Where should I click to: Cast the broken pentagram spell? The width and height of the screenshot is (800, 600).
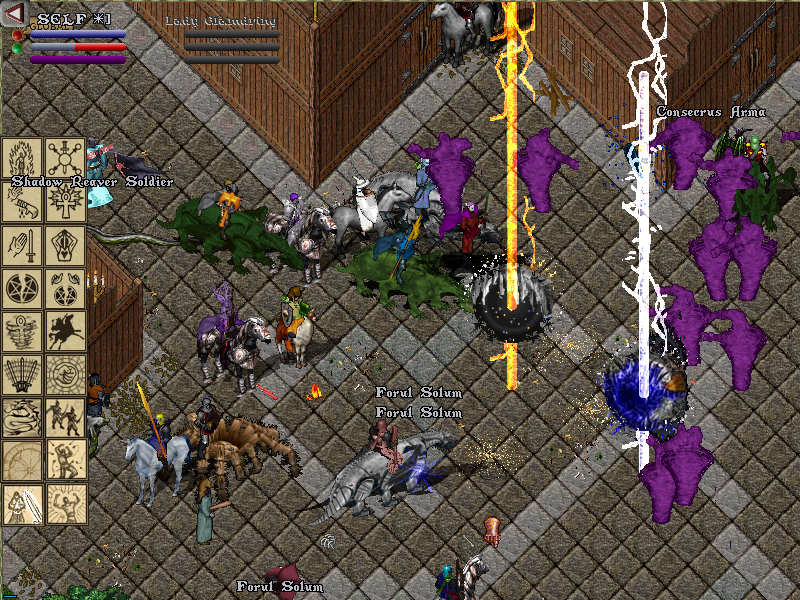pos(22,288)
